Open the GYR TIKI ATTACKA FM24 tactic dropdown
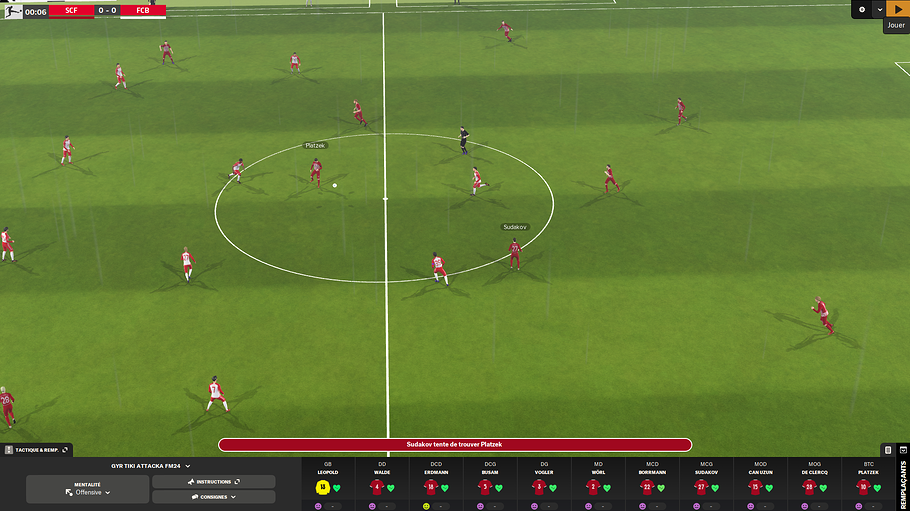 [x=150, y=466]
